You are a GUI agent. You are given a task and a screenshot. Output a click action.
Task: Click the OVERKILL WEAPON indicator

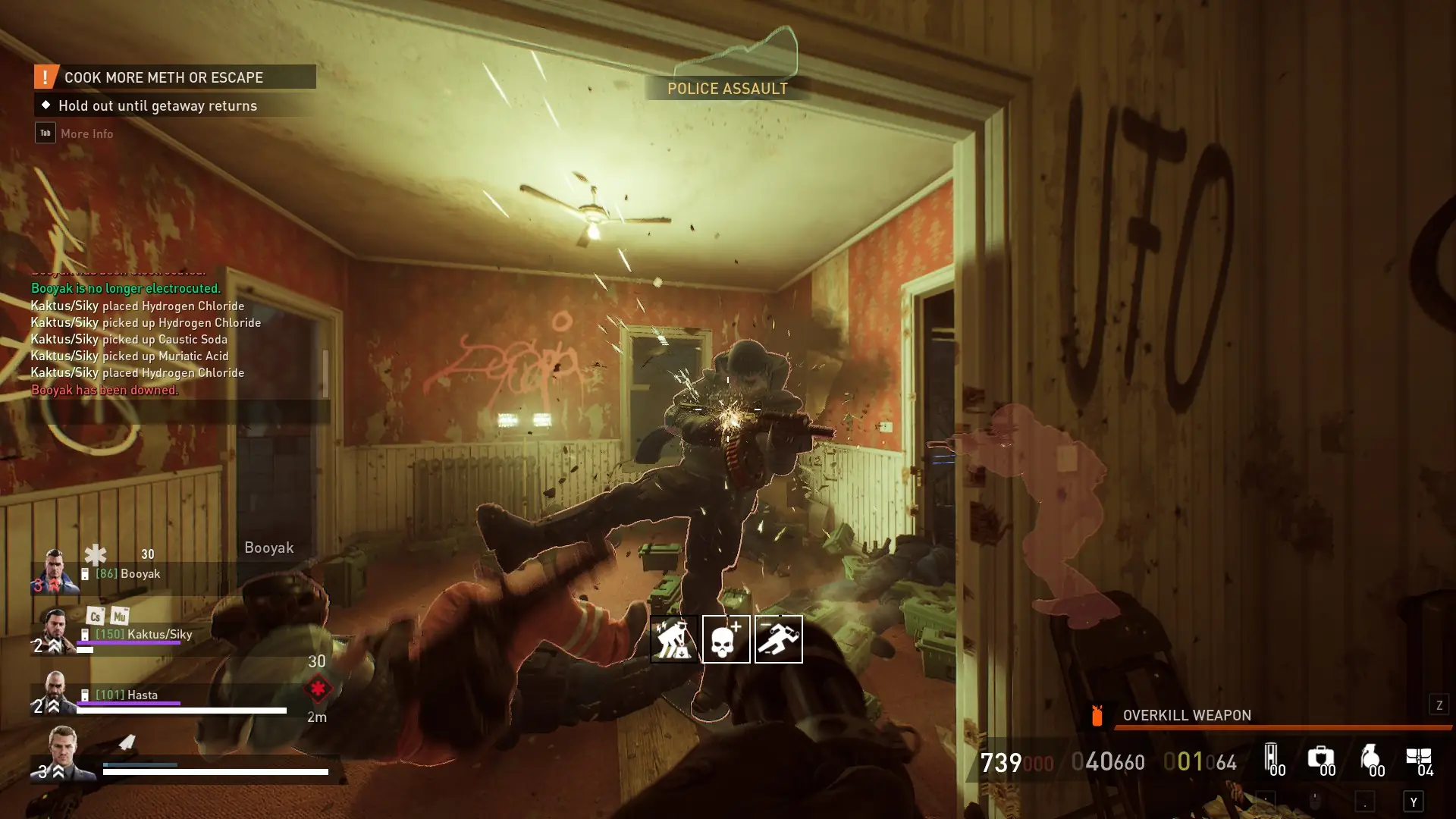pos(1186,715)
